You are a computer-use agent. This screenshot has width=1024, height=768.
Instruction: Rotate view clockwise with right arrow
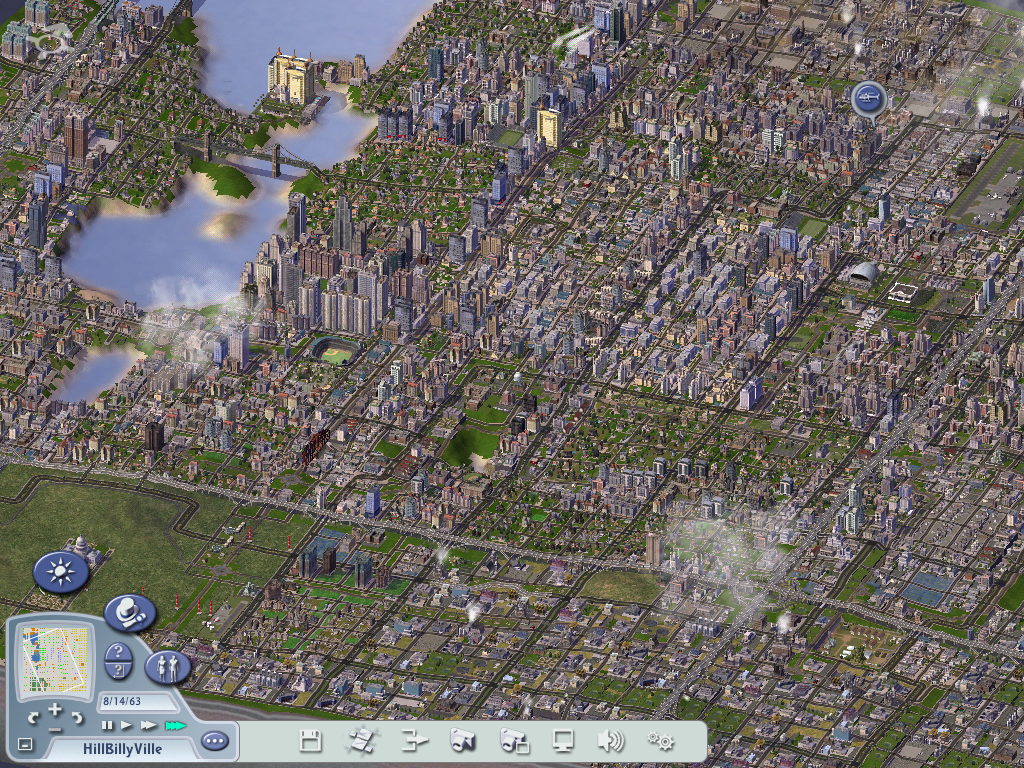(x=79, y=717)
